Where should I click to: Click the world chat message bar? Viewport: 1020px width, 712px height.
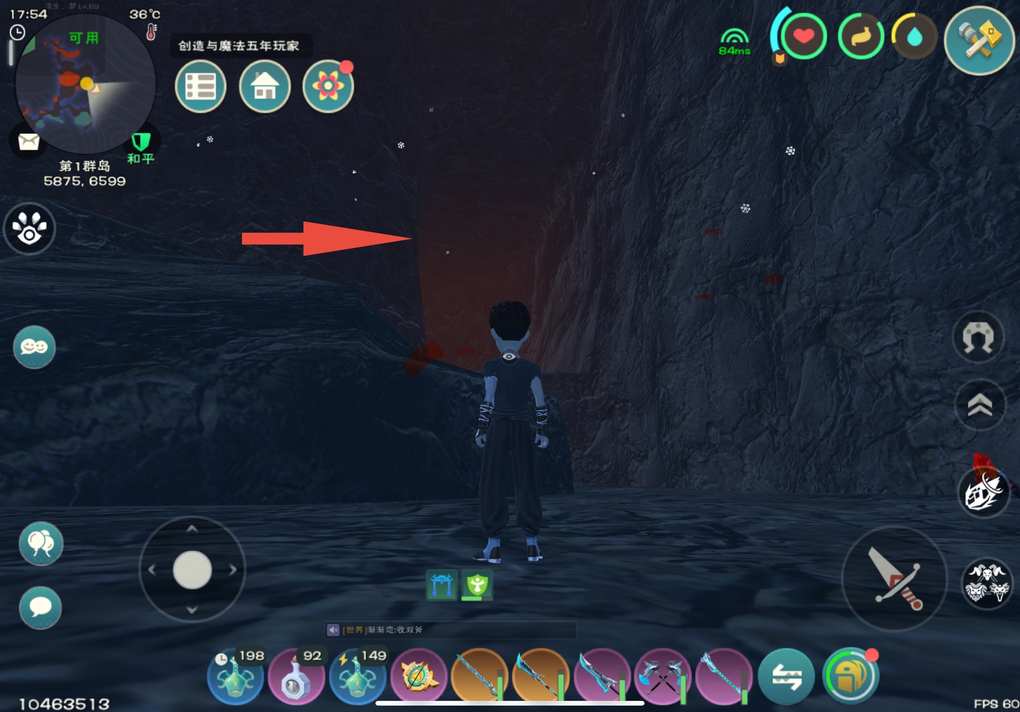point(450,630)
